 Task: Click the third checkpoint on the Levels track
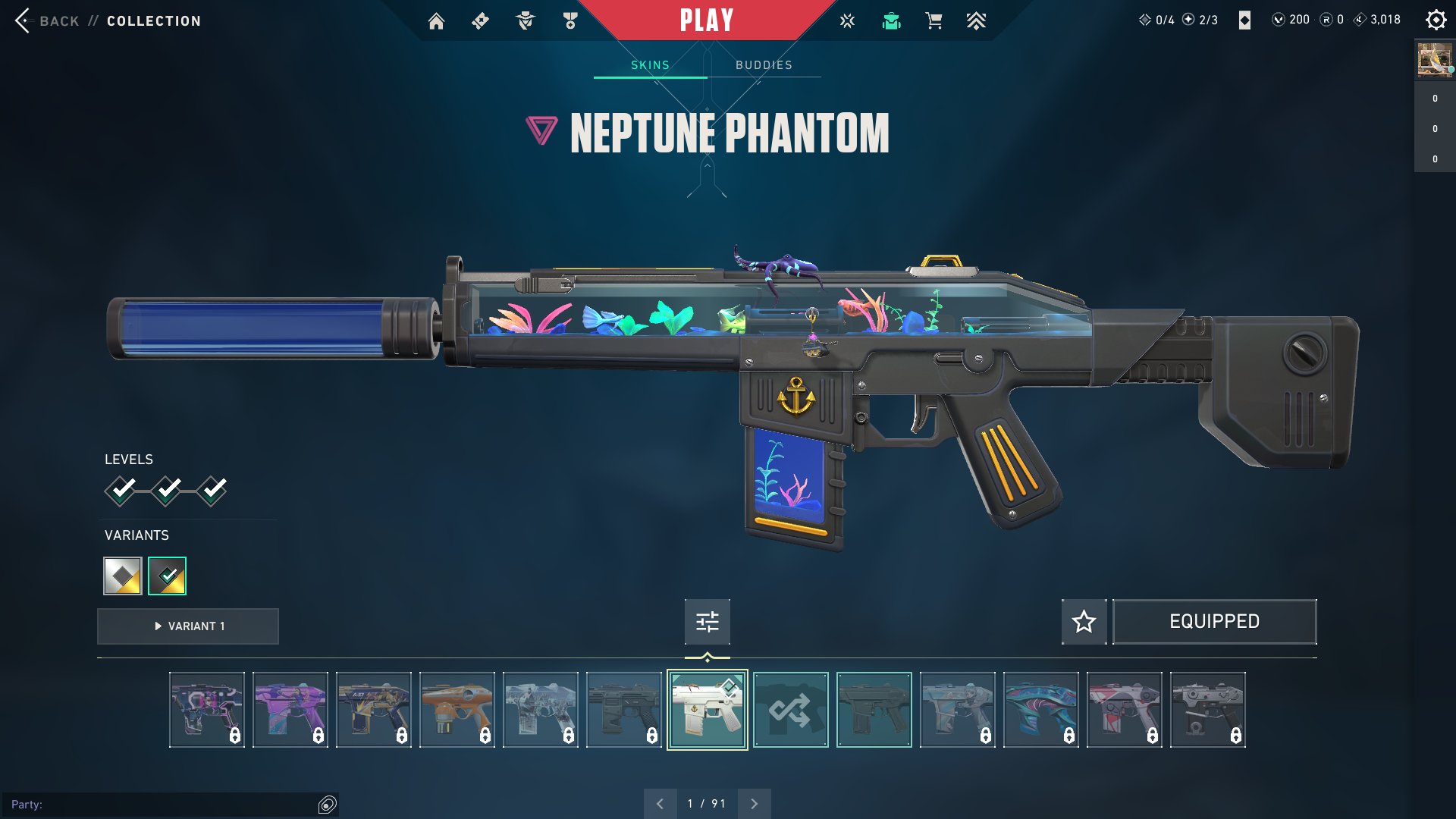[x=212, y=491]
